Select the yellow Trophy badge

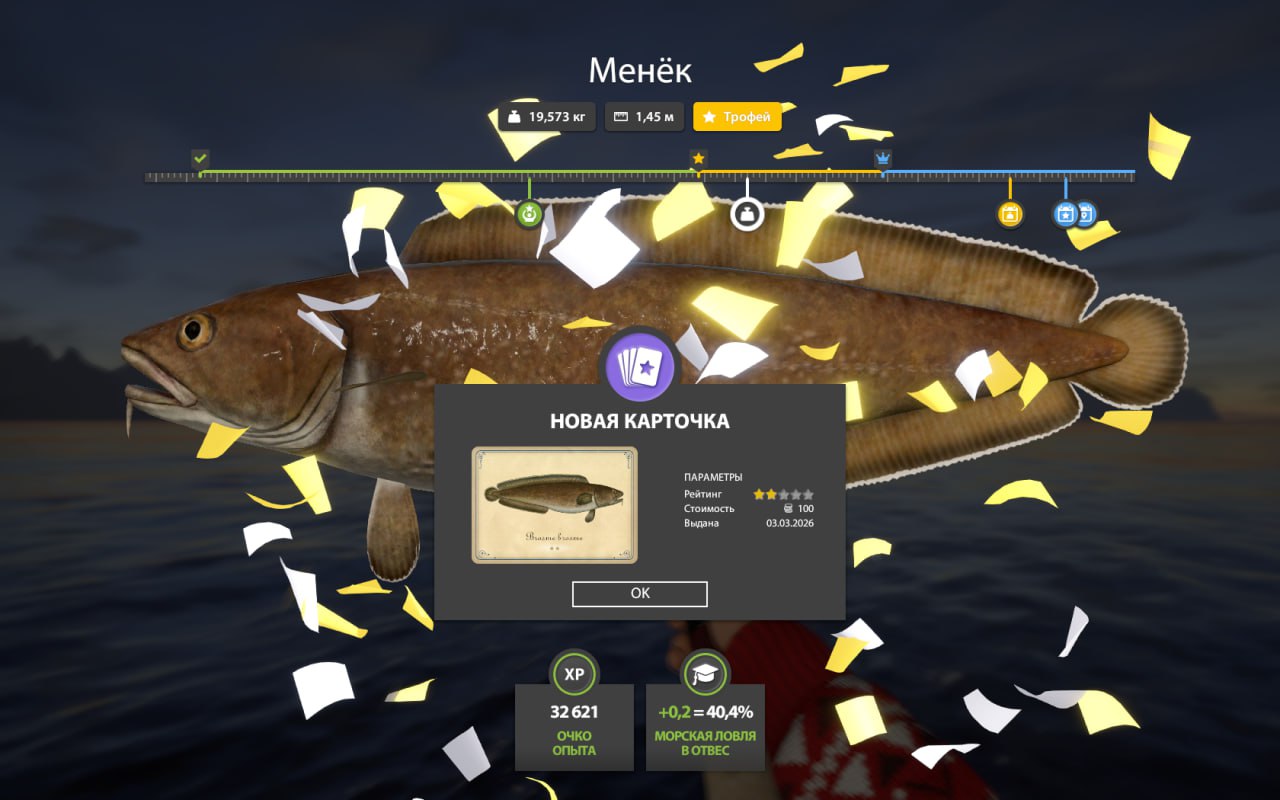(737, 117)
